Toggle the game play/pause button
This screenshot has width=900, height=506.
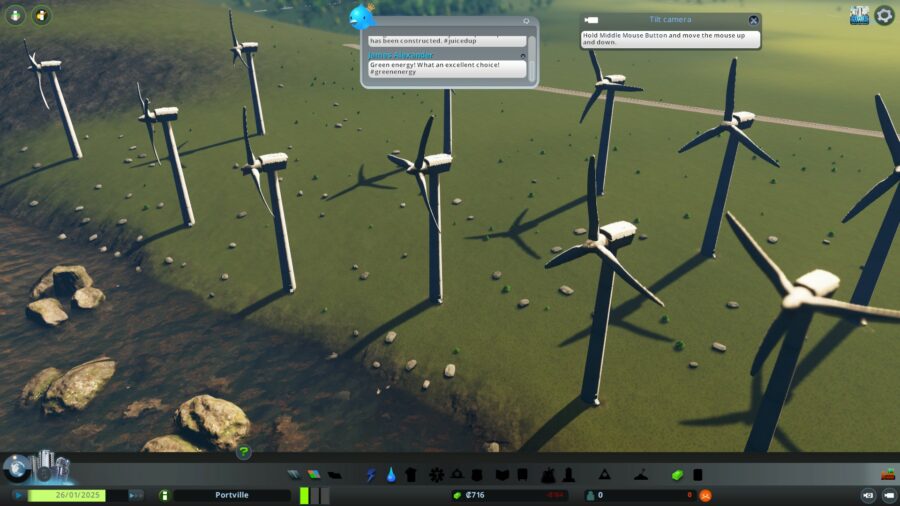(x=18, y=495)
